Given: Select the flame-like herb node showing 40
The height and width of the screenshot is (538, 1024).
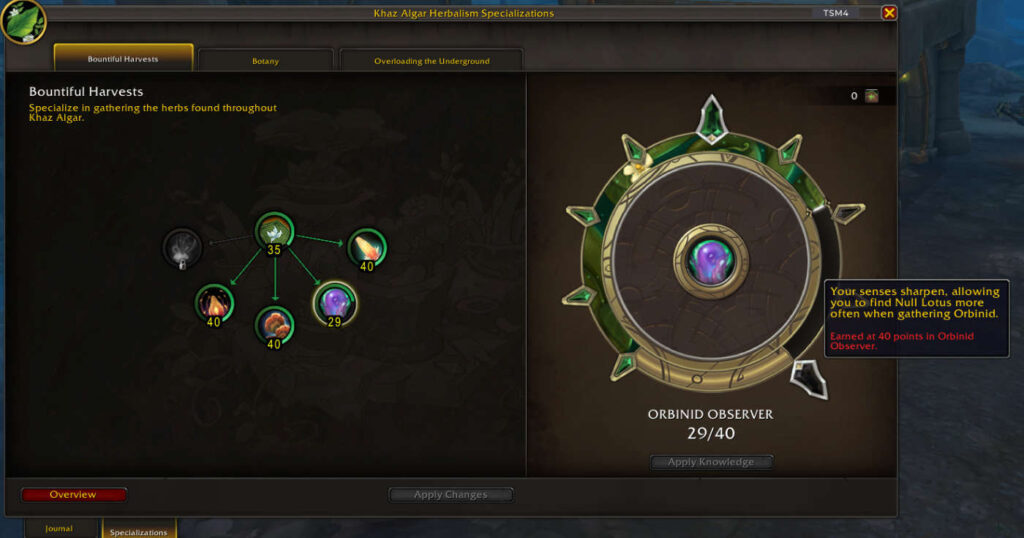Looking at the screenshot, I should (214, 302).
